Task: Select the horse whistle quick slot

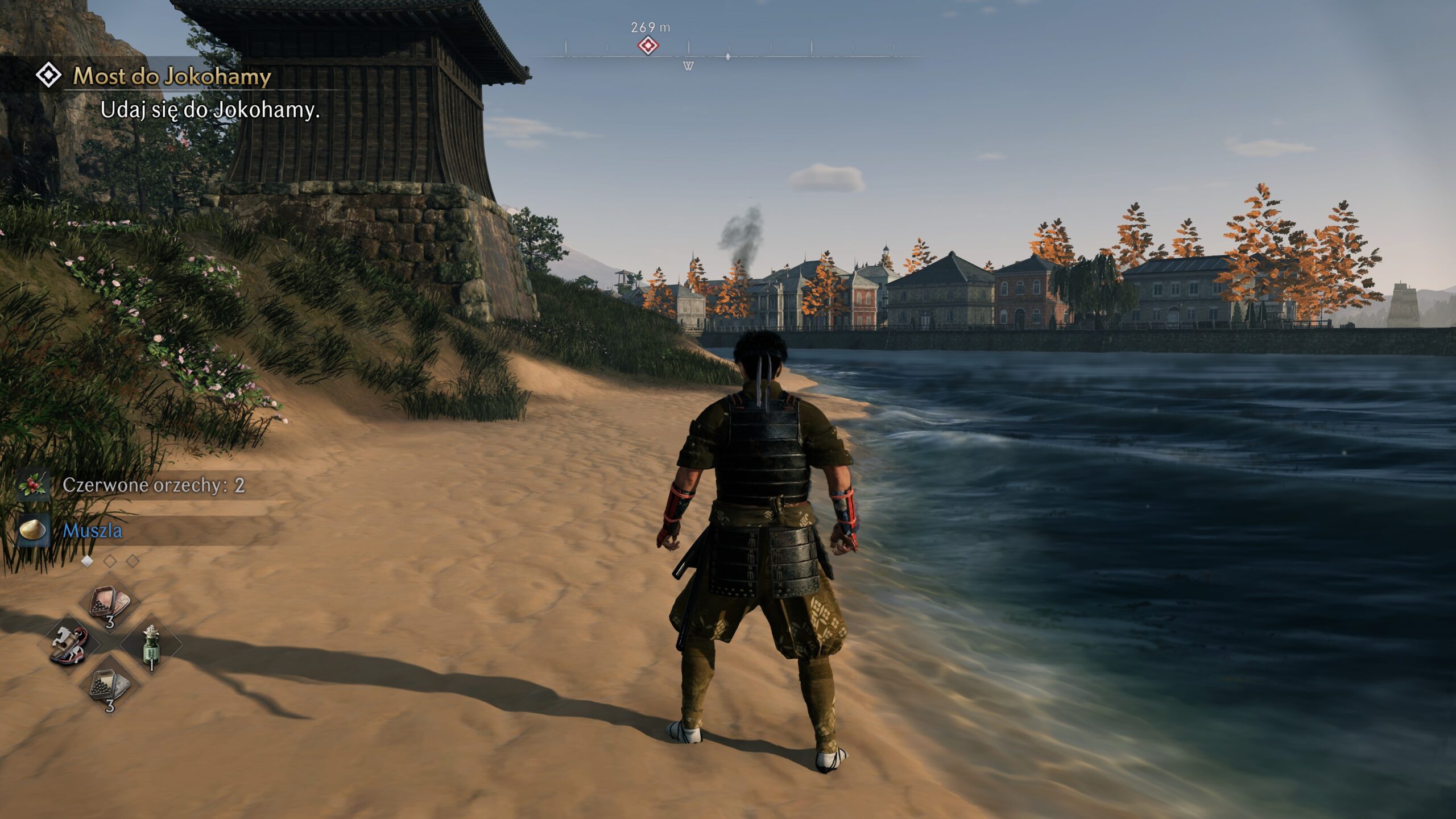Action: (x=69, y=645)
